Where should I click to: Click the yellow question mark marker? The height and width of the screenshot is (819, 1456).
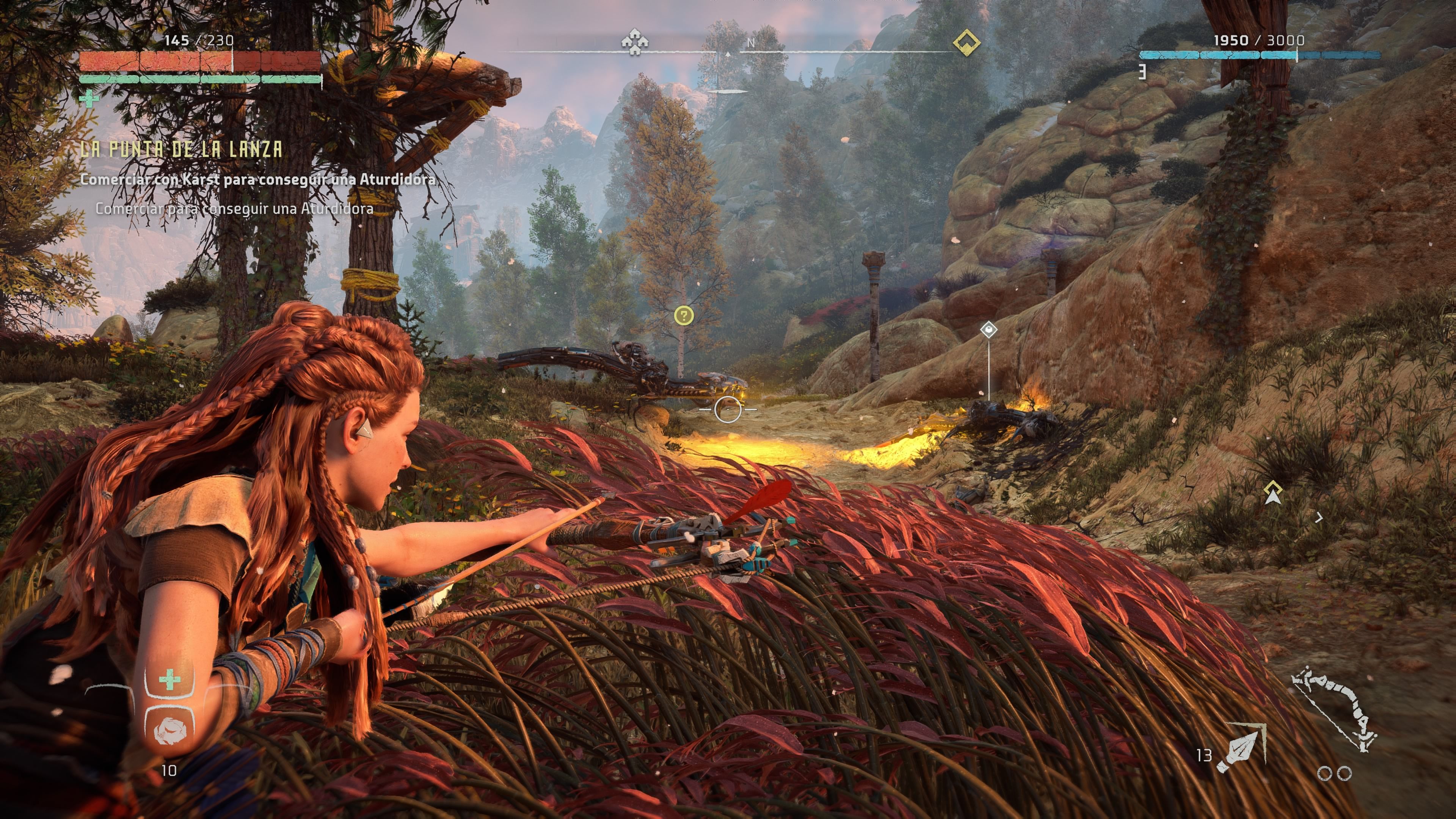click(x=684, y=315)
